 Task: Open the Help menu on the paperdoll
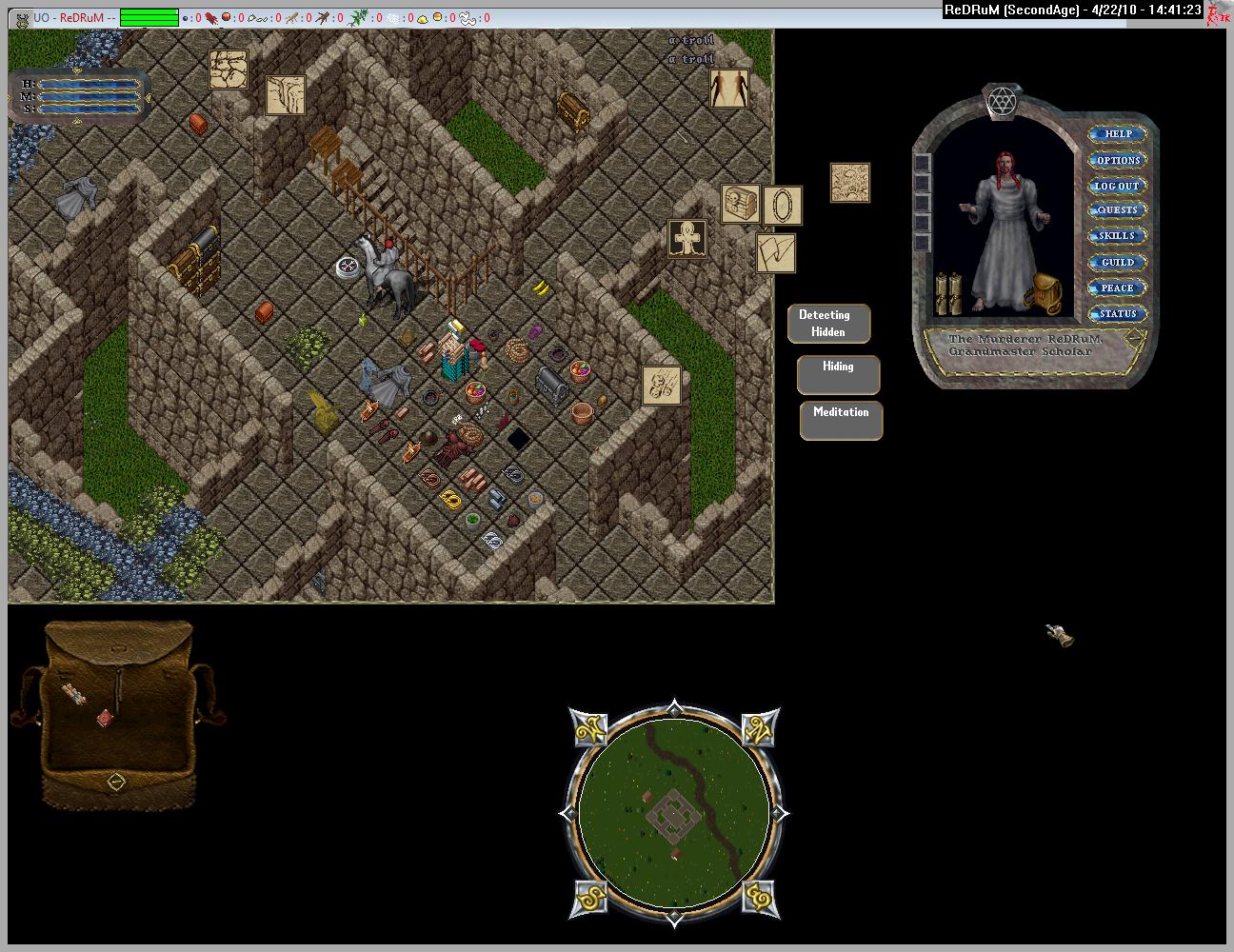1117,134
